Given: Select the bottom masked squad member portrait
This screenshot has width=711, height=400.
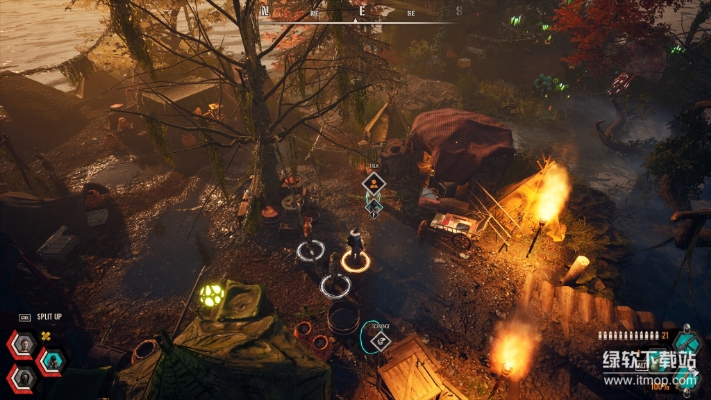Looking at the screenshot, I should point(22,377).
